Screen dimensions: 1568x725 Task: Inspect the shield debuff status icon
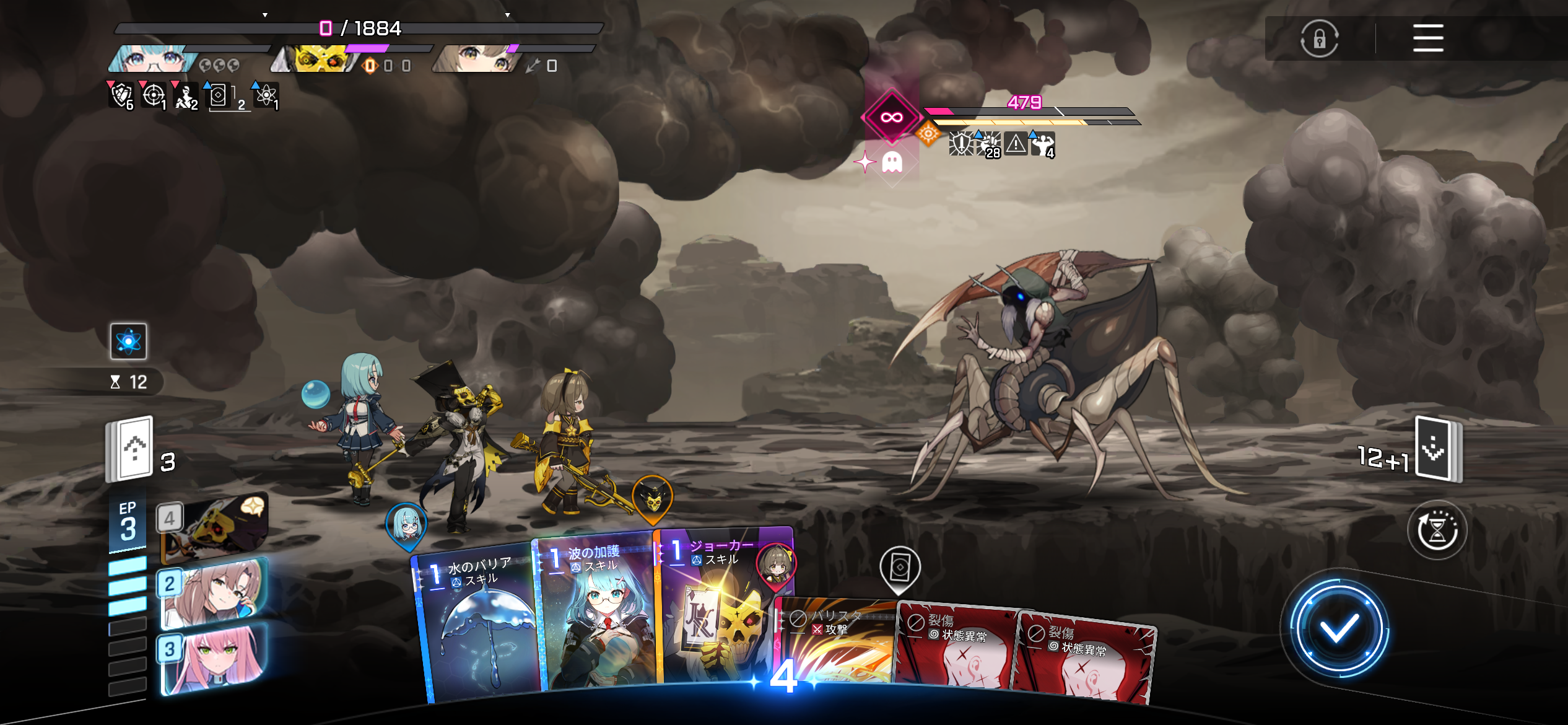pos(120,95)
